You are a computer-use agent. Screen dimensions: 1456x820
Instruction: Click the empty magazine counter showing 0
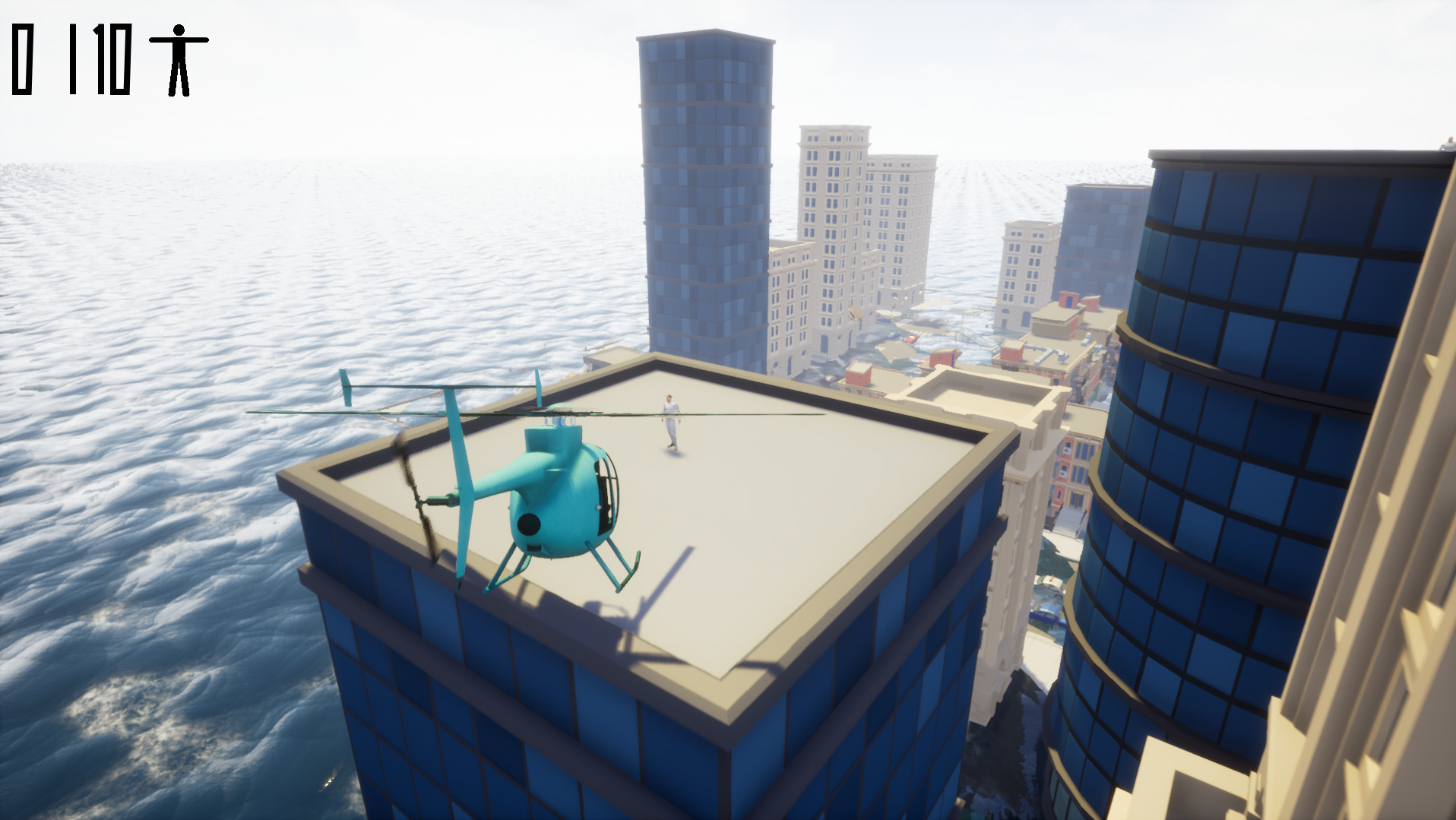coord(23,61)
